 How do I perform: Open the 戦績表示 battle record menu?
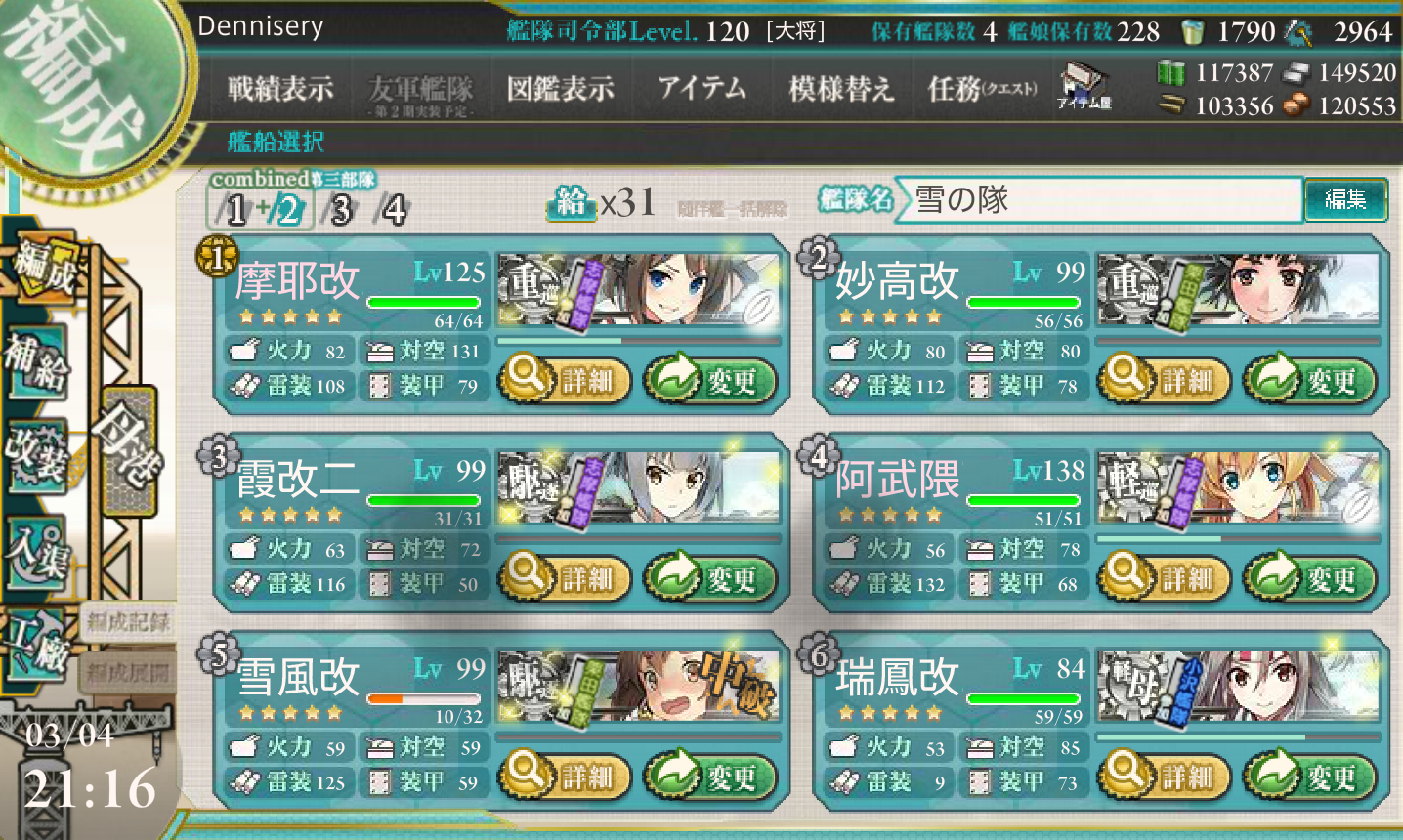point(280,89)
